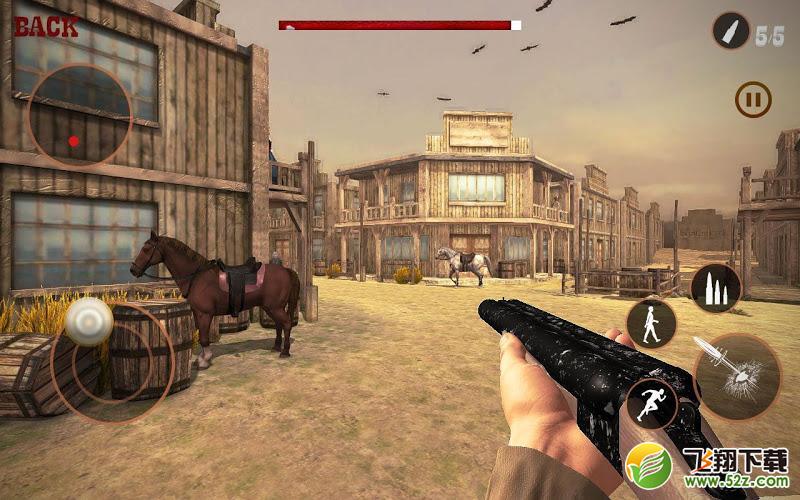Click the circular radar minimap
The image size is (800, 500).
(x=79, y=116)
